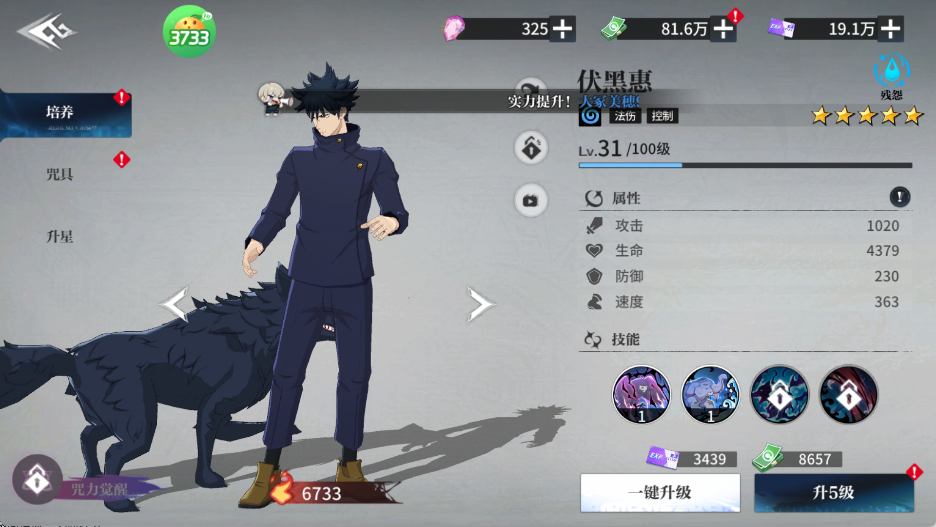Add more pink gems with the plus button
This screenshot has height=527, width=936.
(563, 29)
